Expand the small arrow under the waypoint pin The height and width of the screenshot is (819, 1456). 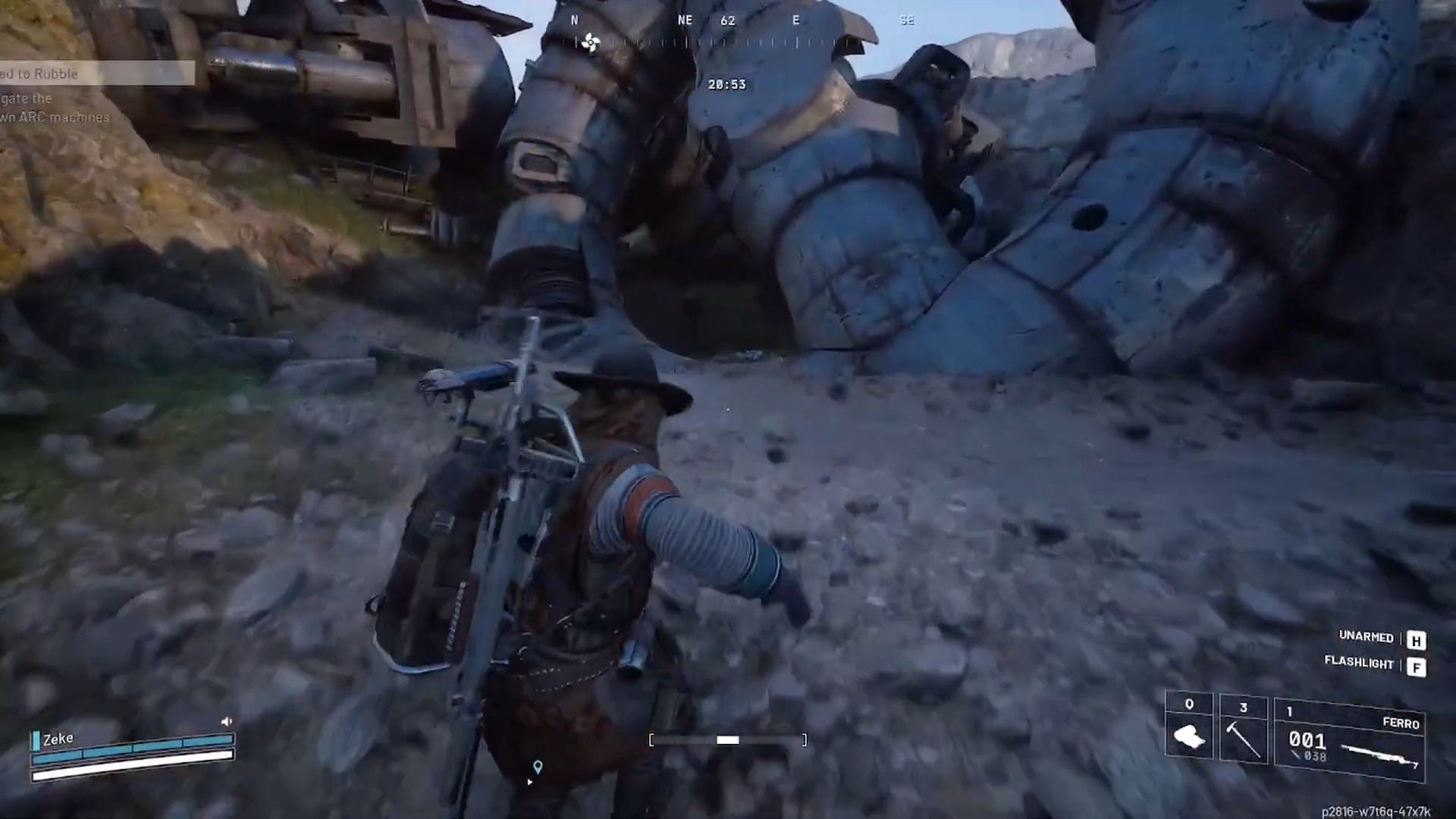529,782
